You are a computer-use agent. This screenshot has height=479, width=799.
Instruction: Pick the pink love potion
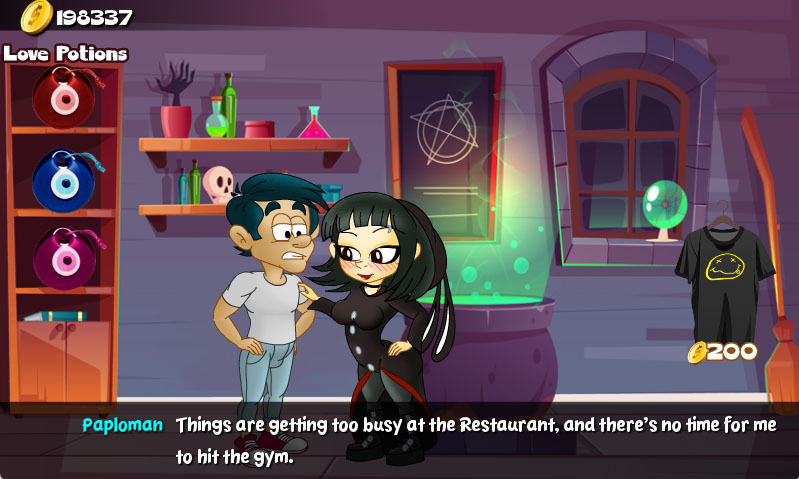[63, 257]
